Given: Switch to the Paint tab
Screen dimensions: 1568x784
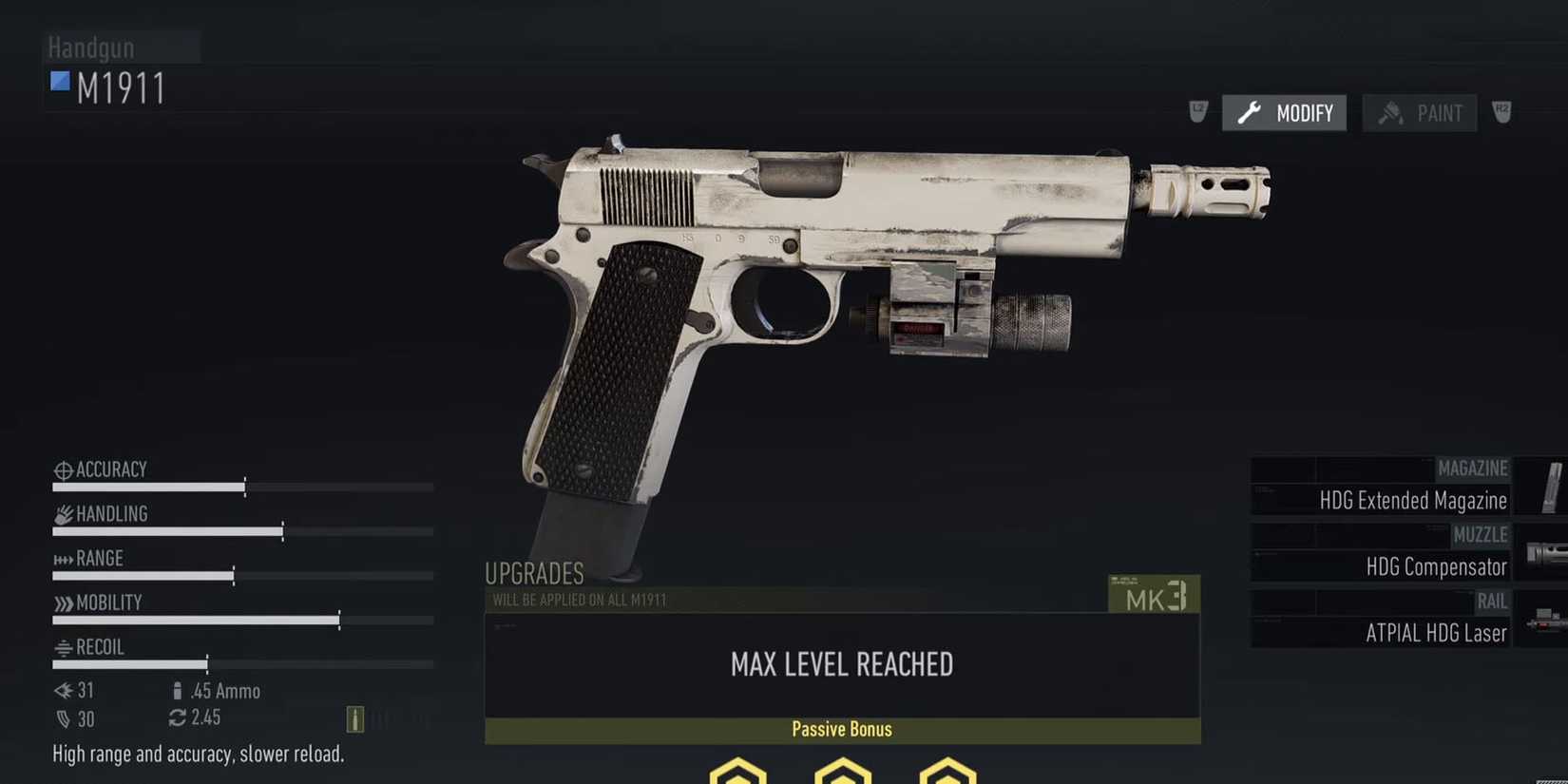Looking at the screenshot, I should click(x=1420, y=112).
